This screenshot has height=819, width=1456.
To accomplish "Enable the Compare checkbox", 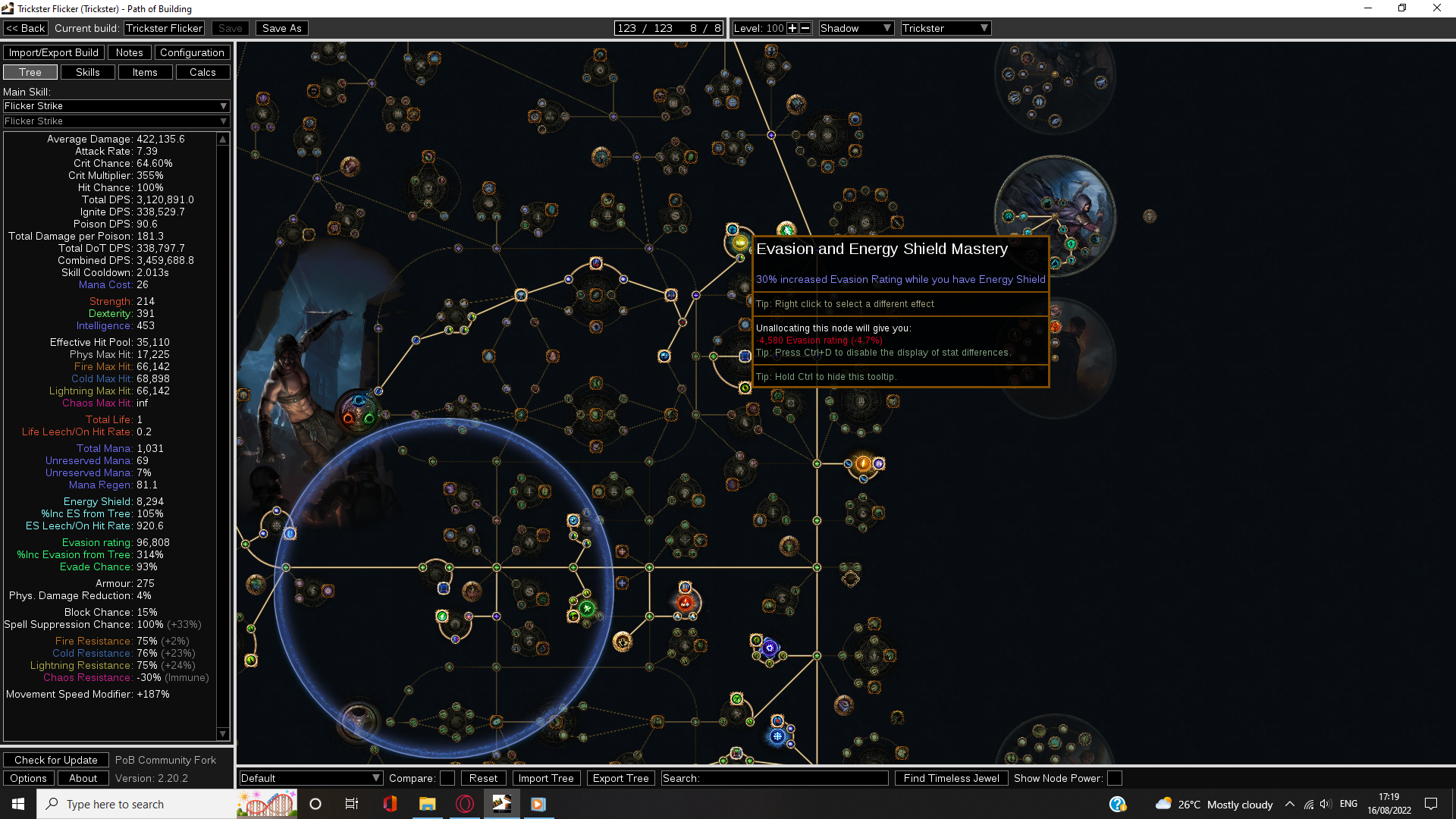I will (447, 777).
